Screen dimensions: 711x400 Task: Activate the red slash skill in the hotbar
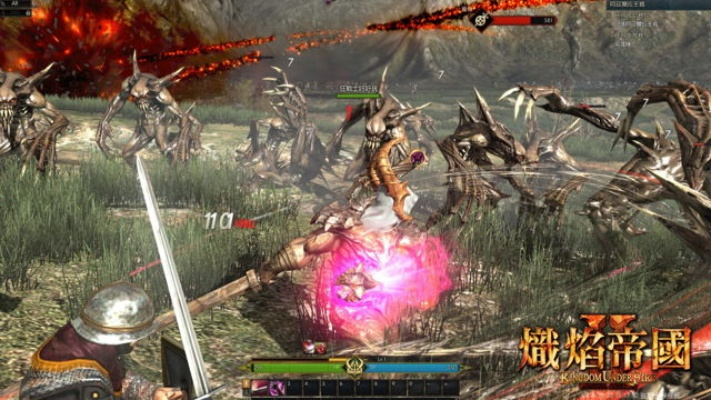[259, 387]
